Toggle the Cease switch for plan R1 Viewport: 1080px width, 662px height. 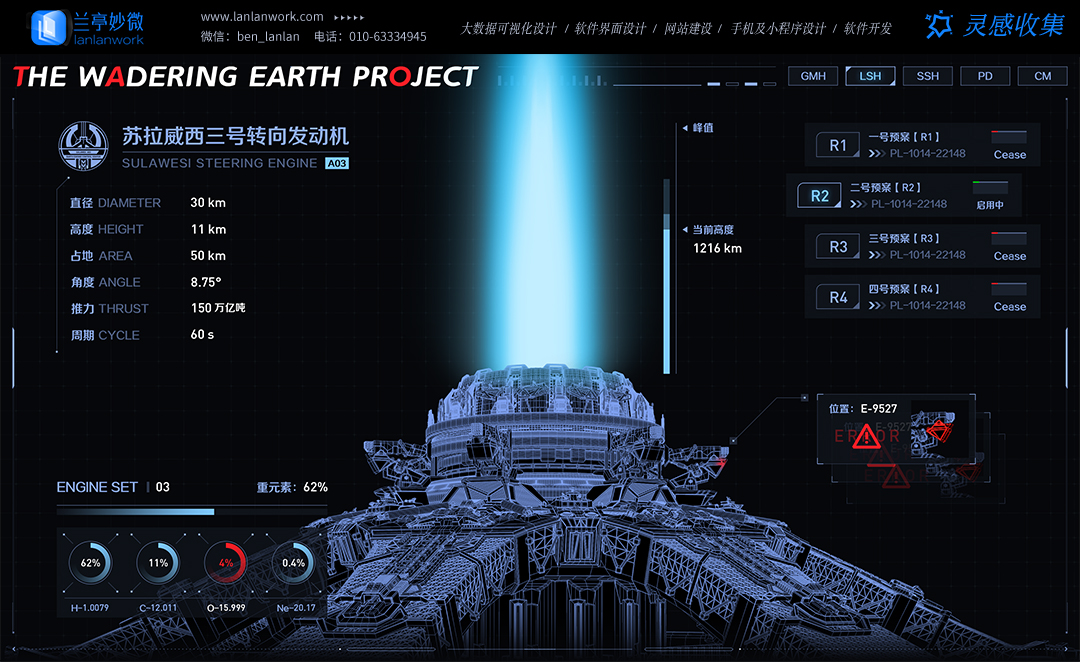(1009, 138)
